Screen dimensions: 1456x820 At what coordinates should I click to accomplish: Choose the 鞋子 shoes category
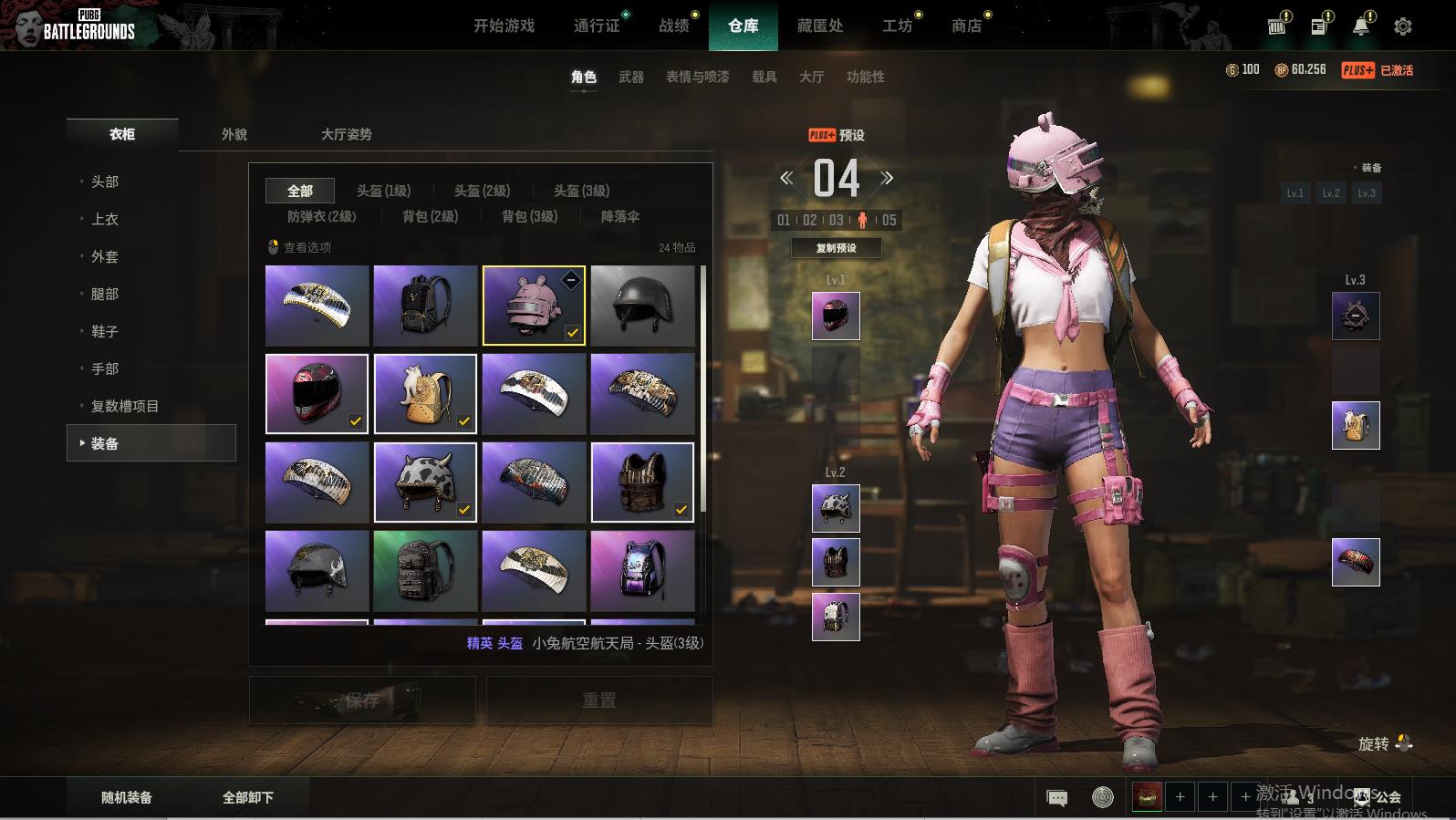[x=105, y=331]
